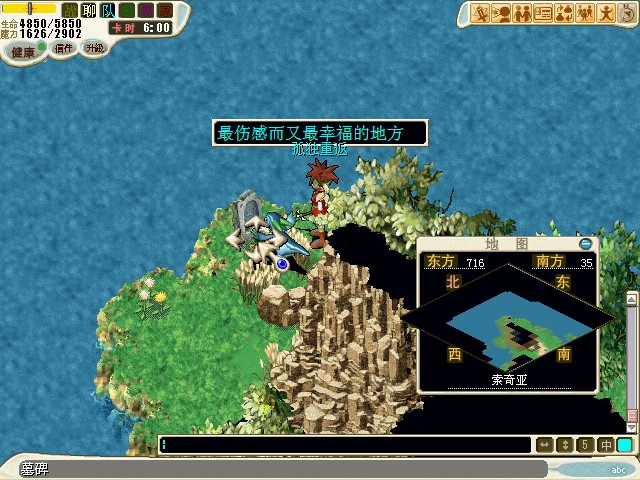Toggle the 战 battle mode button
This screenshot has width=640, height=480.
coord(69,10)
